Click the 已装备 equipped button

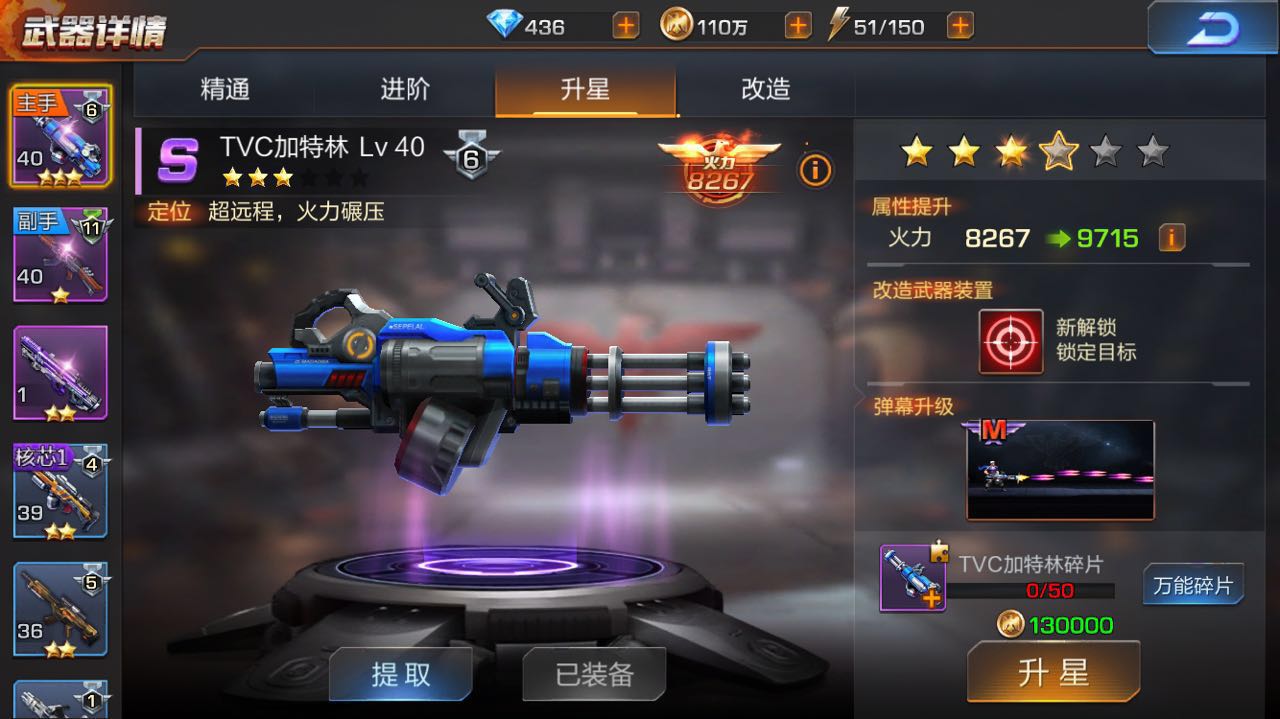click(594, 674)
